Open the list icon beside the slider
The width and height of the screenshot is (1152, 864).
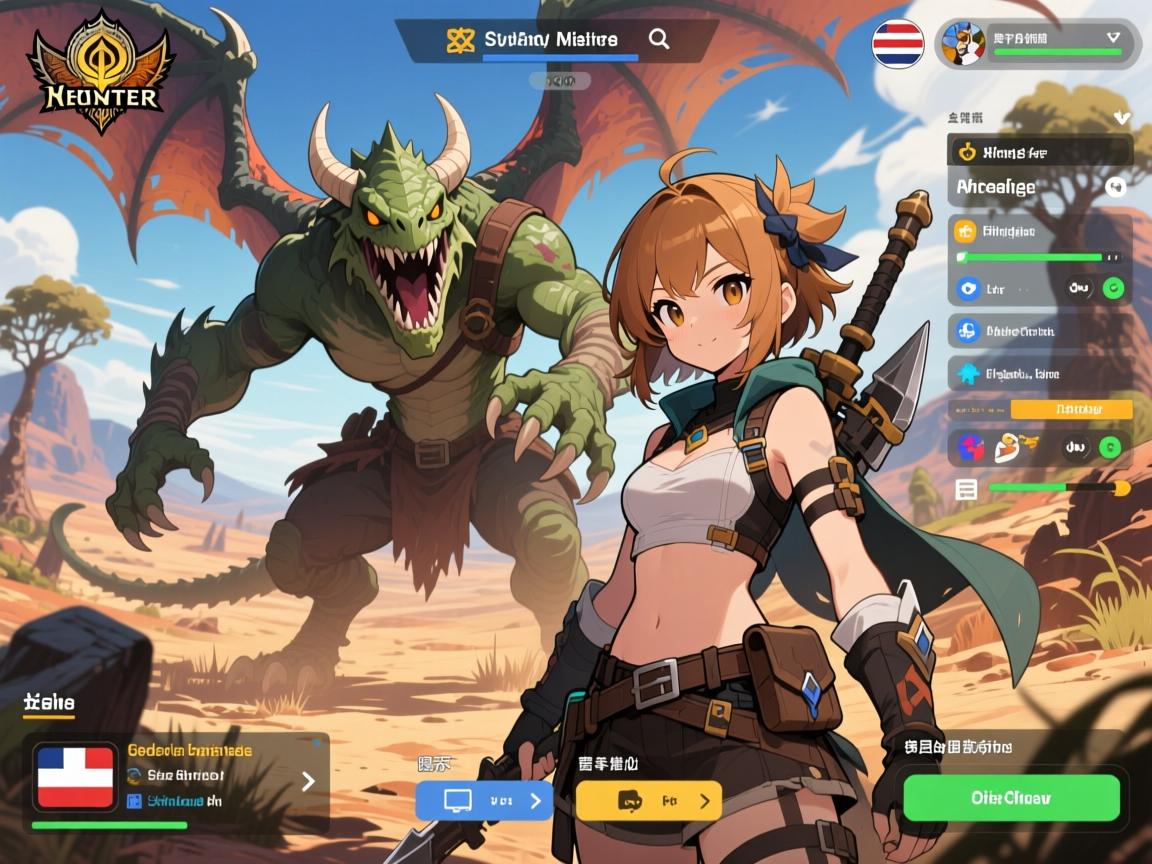point(966,489)
